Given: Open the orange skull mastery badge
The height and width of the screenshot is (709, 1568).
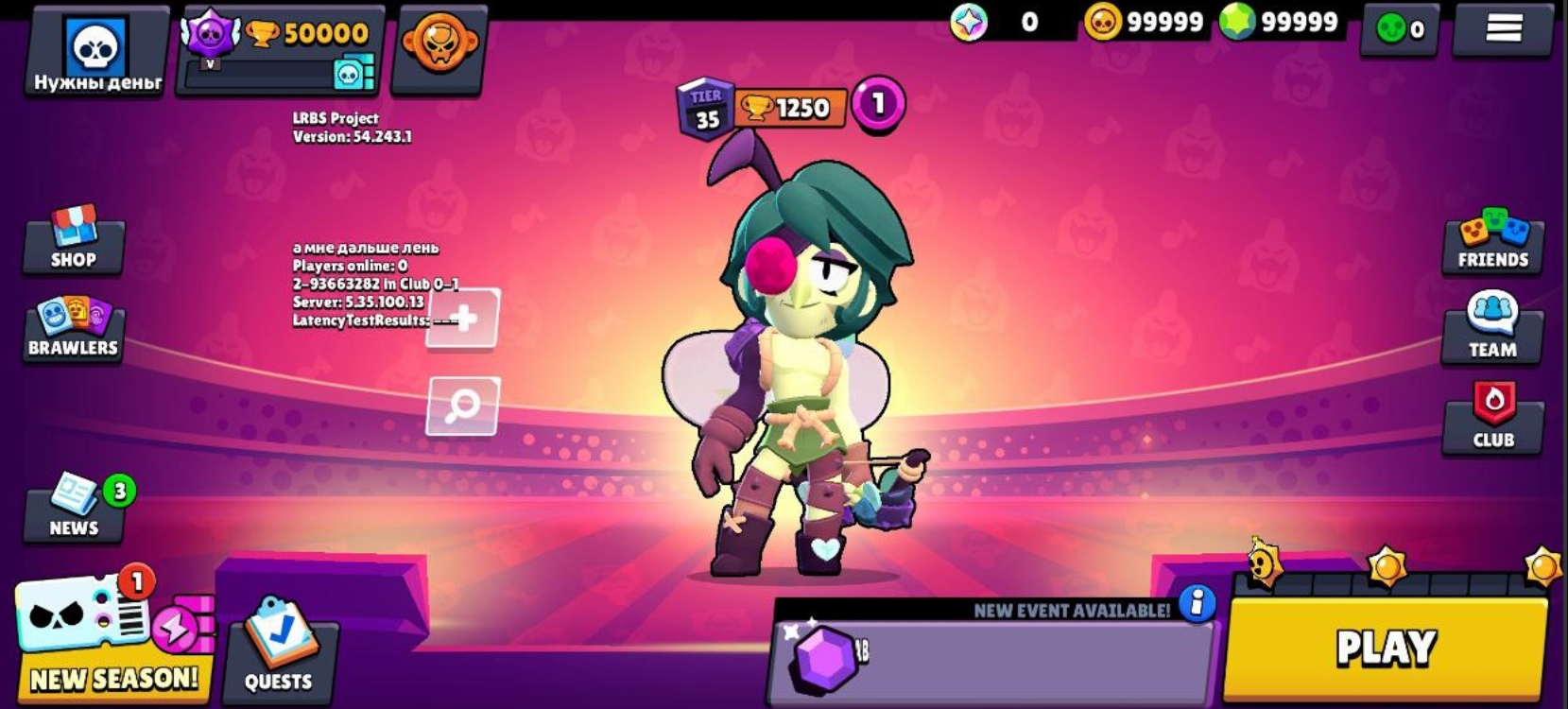Looking at the screenshot, I should [x=439, y=45].
